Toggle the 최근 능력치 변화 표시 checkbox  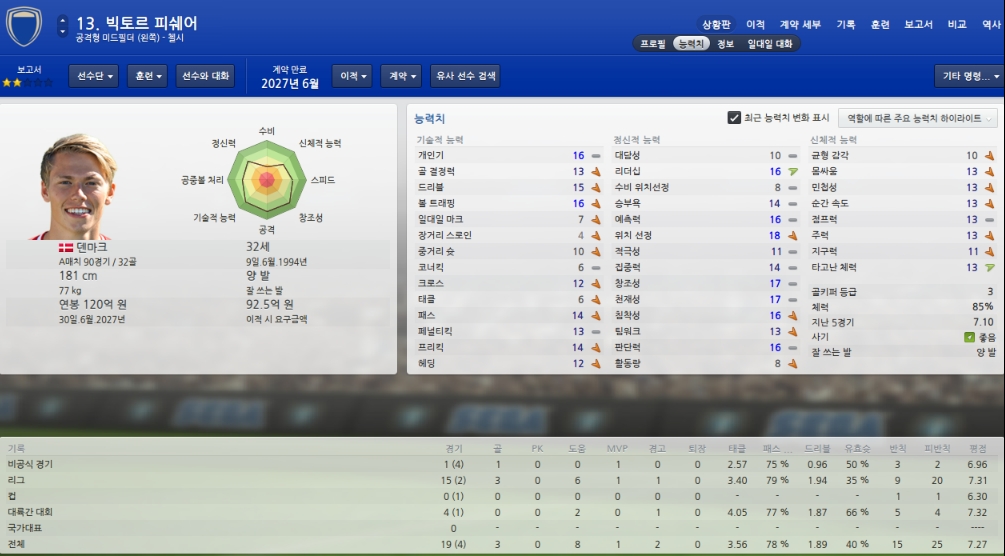(734, 118)
